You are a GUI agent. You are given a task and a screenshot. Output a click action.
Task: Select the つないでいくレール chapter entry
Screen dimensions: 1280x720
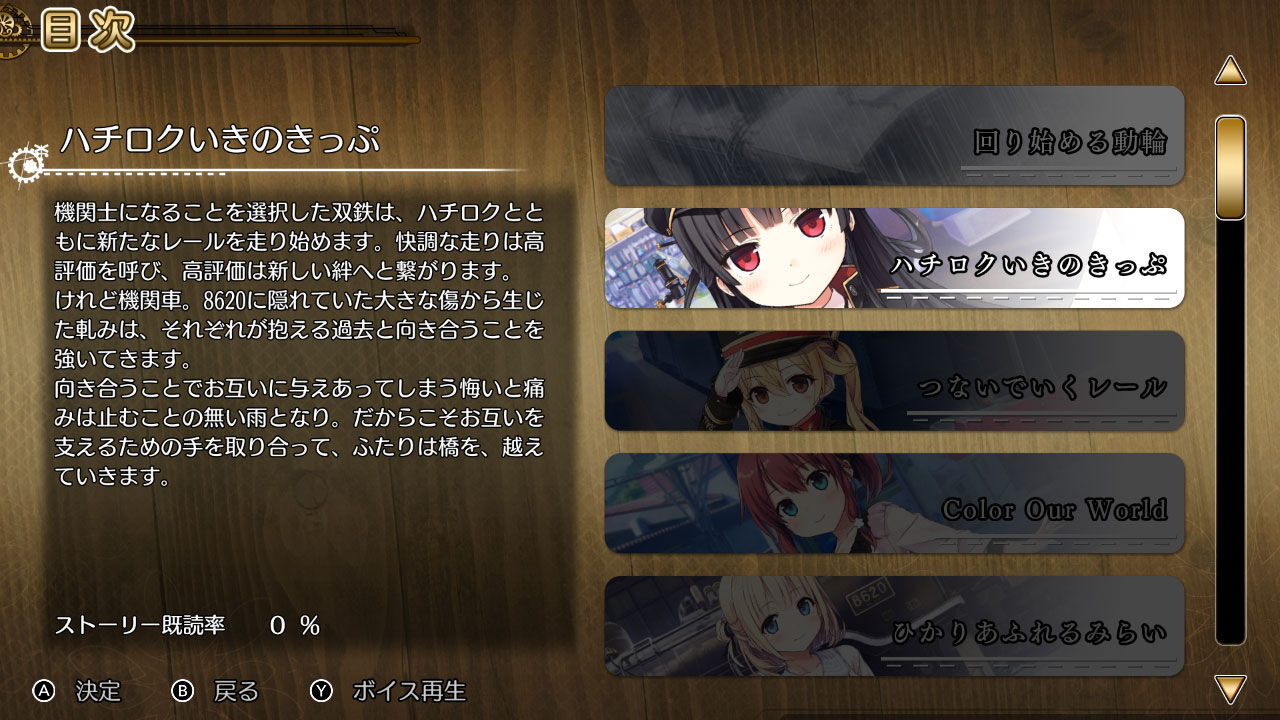[895, 381]
